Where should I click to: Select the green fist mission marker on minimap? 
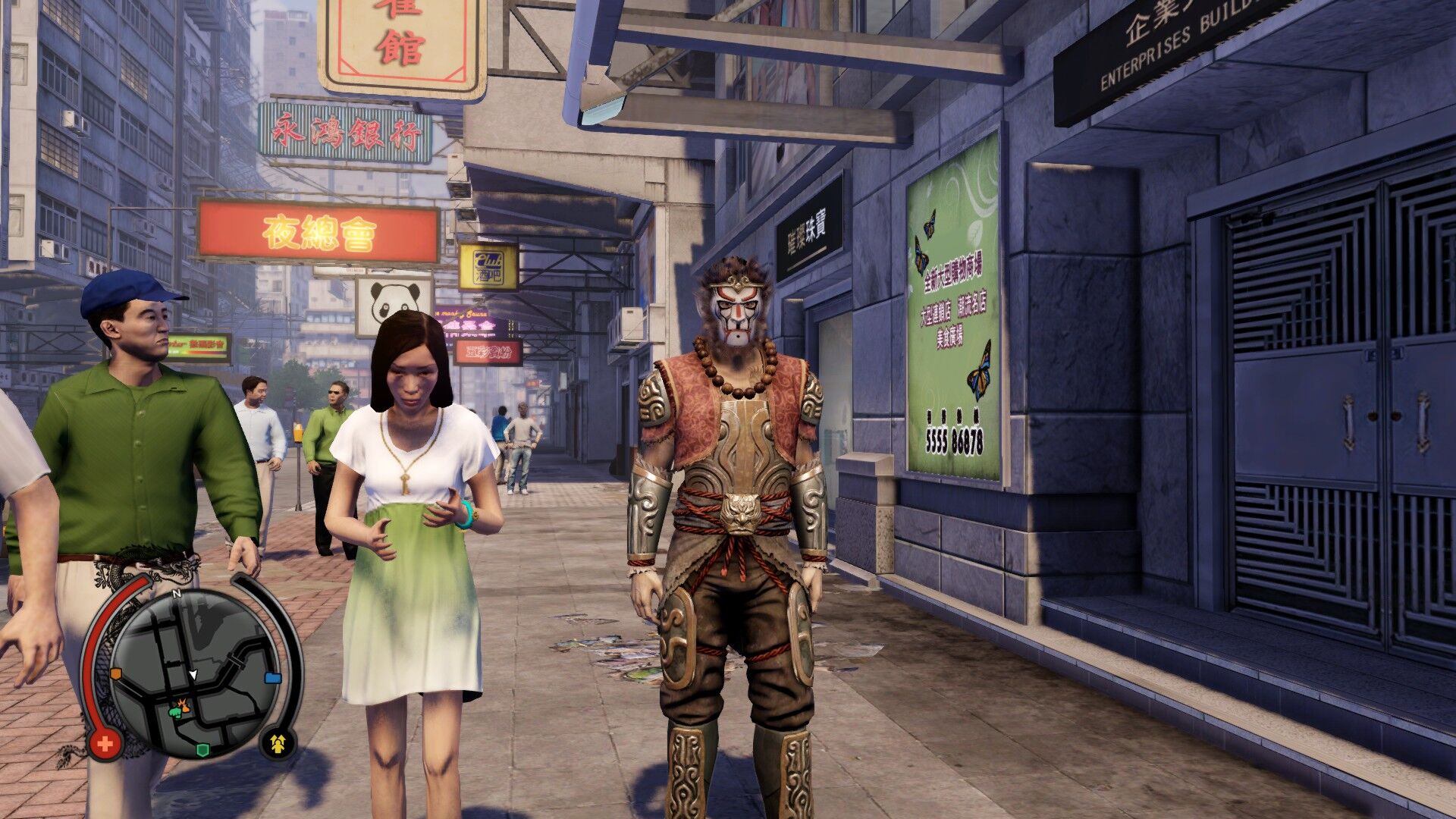point(175,714)
